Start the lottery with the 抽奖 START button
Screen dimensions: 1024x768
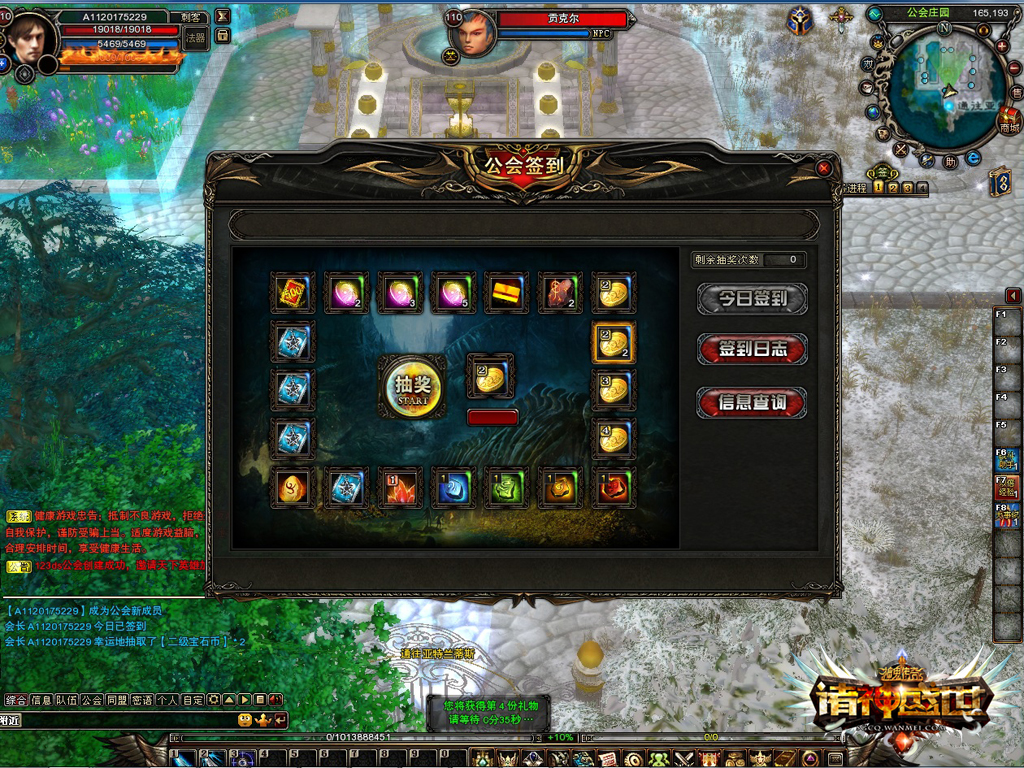point(412,387)
